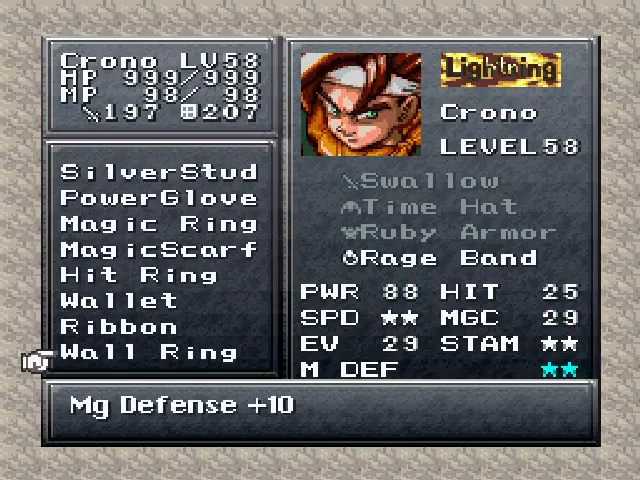Equip the Wall Ring accessory

[149, 353]
